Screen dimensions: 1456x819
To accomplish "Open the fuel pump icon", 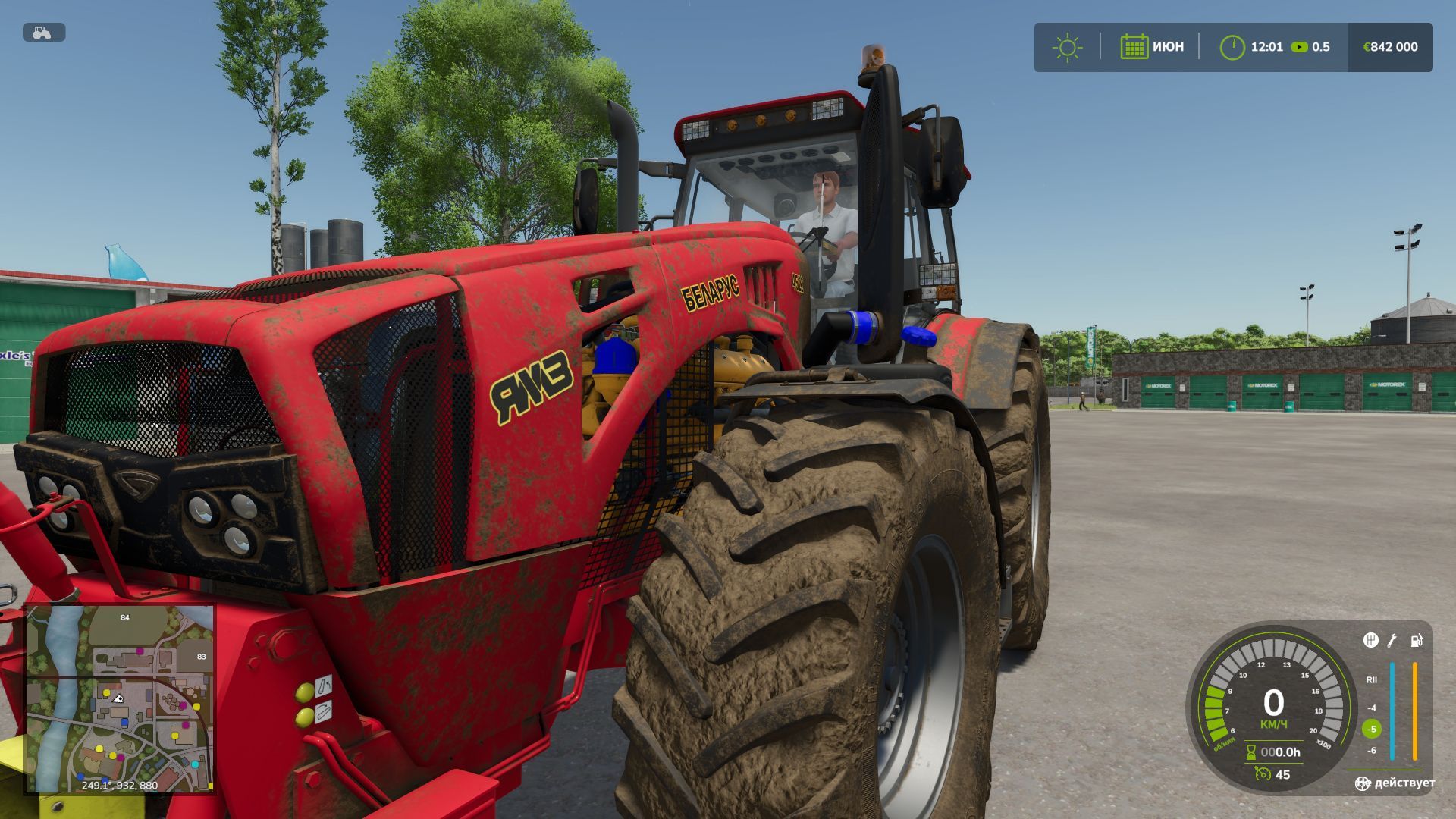I will tap(1417, 641).
